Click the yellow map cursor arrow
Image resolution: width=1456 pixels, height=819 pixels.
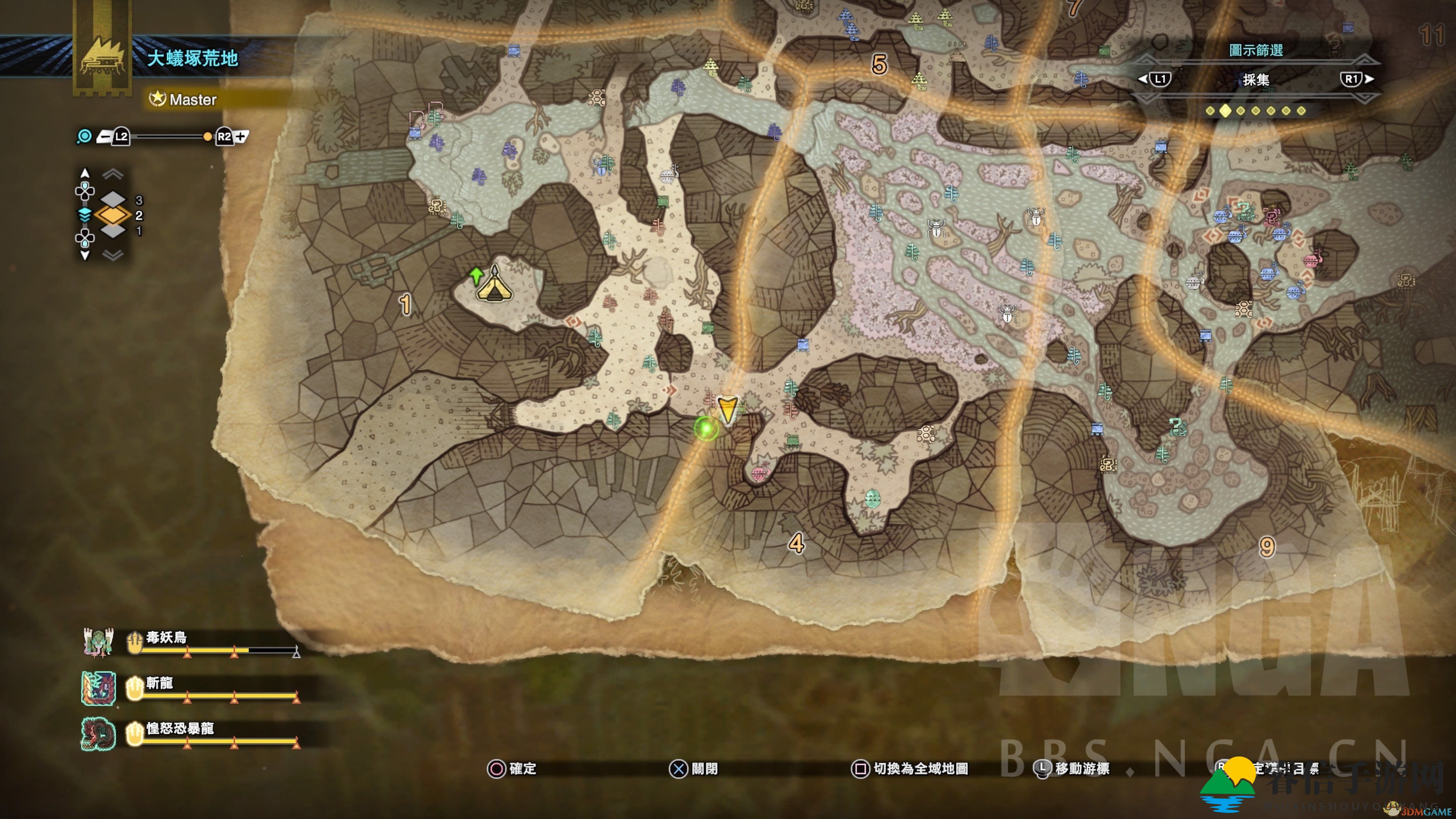[727, 409]
